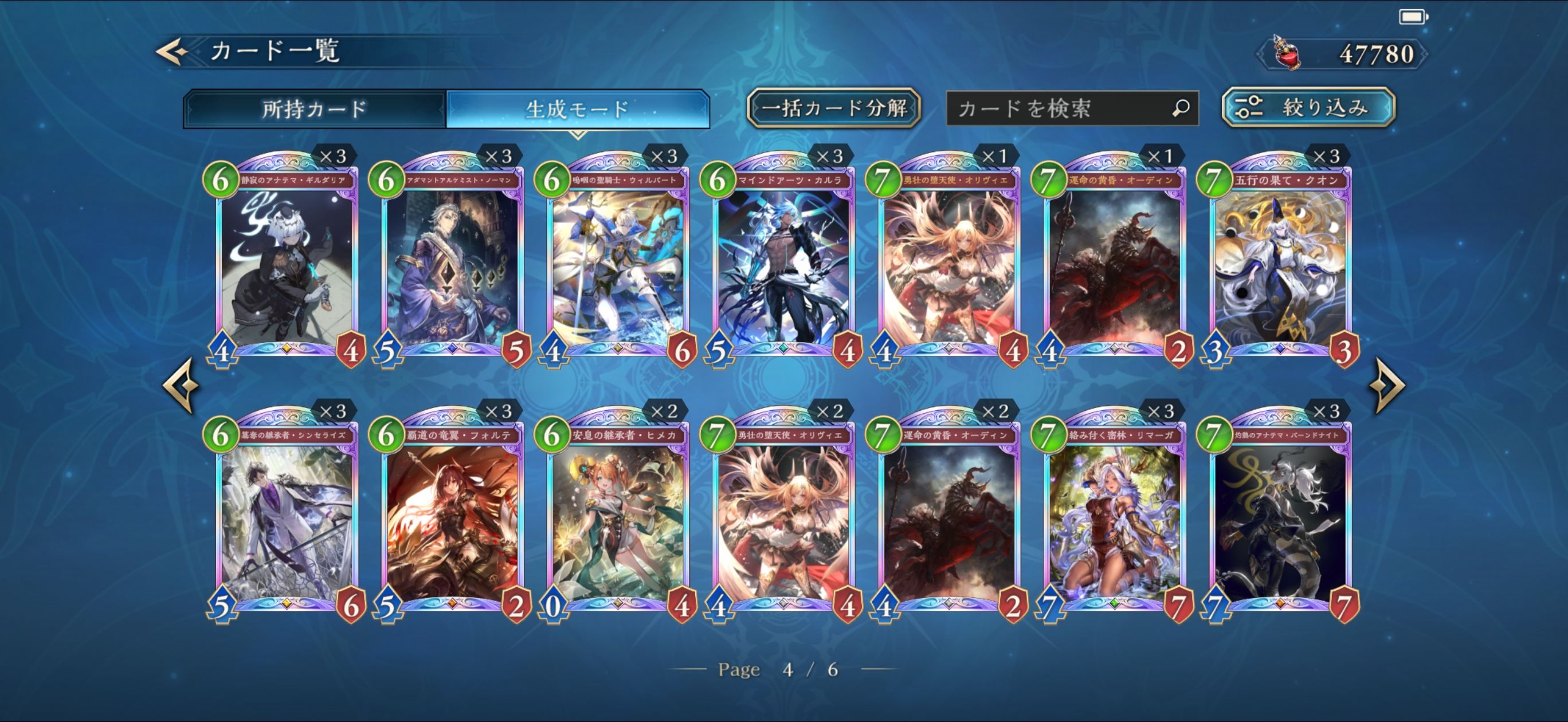Open the 絞り込み filter options
This screenshot has height=722, width=1568.
tap(1308, 108)
